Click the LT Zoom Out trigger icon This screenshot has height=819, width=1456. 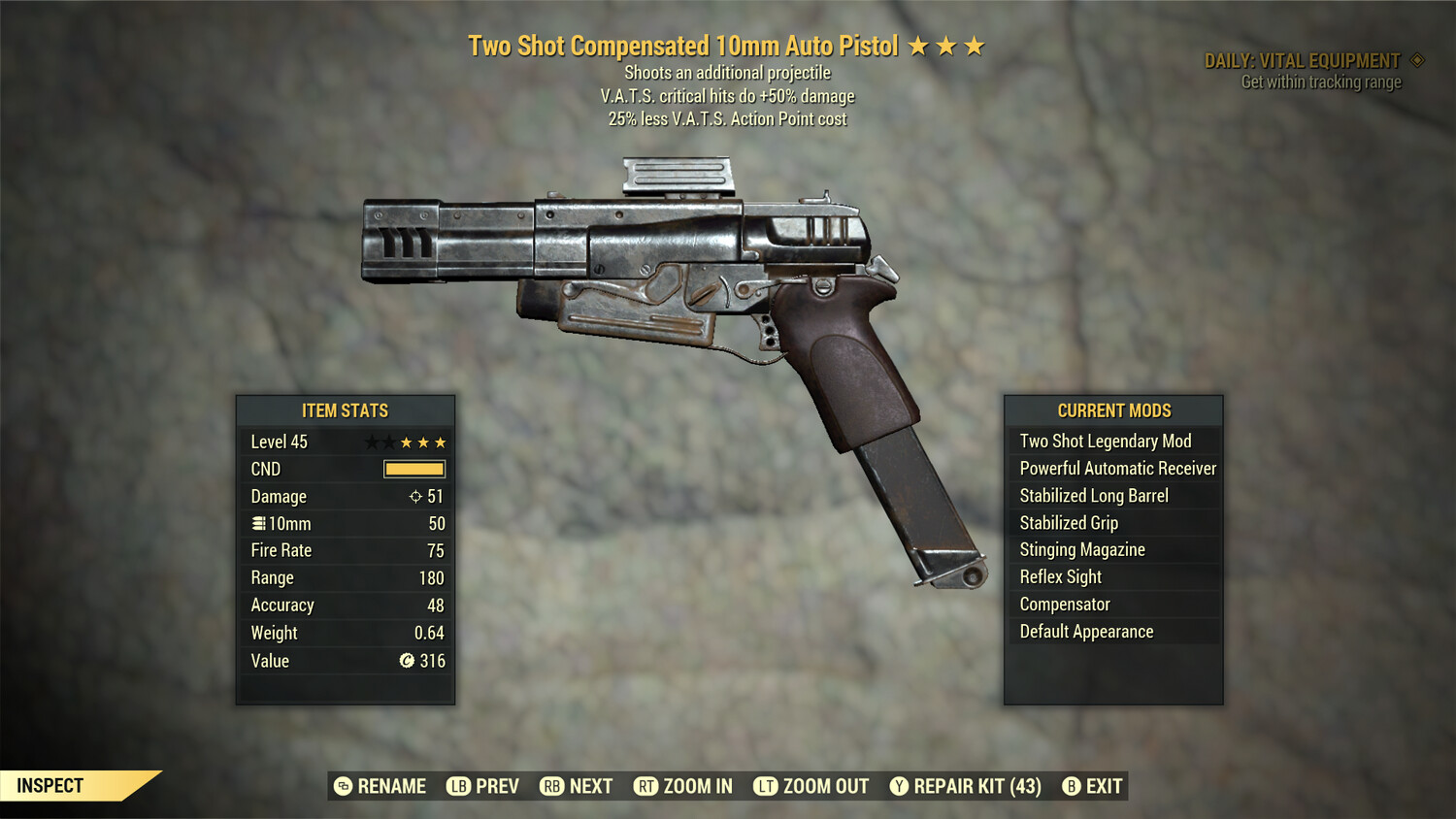765,786
